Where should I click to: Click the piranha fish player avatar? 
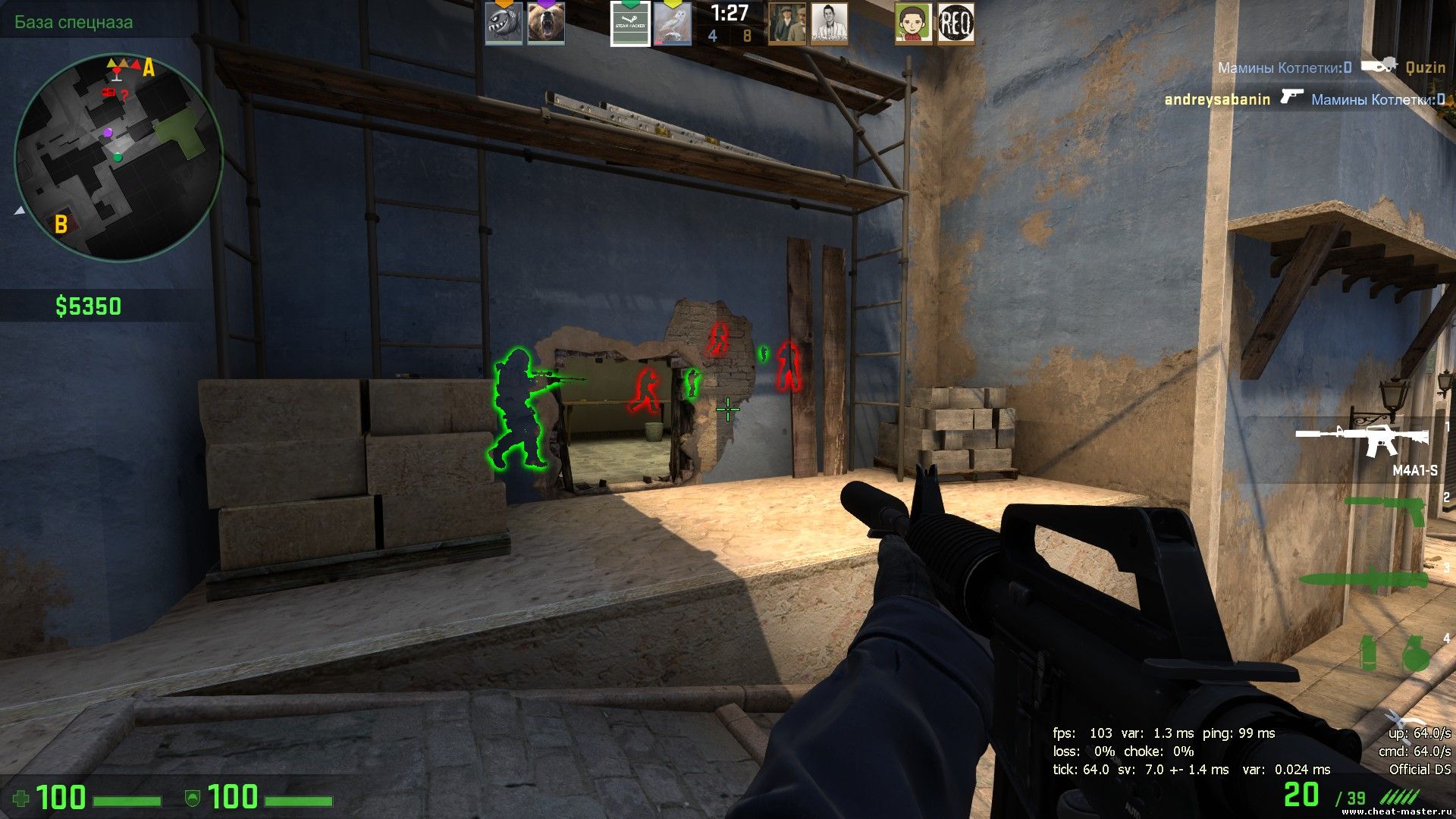point(504,24)
